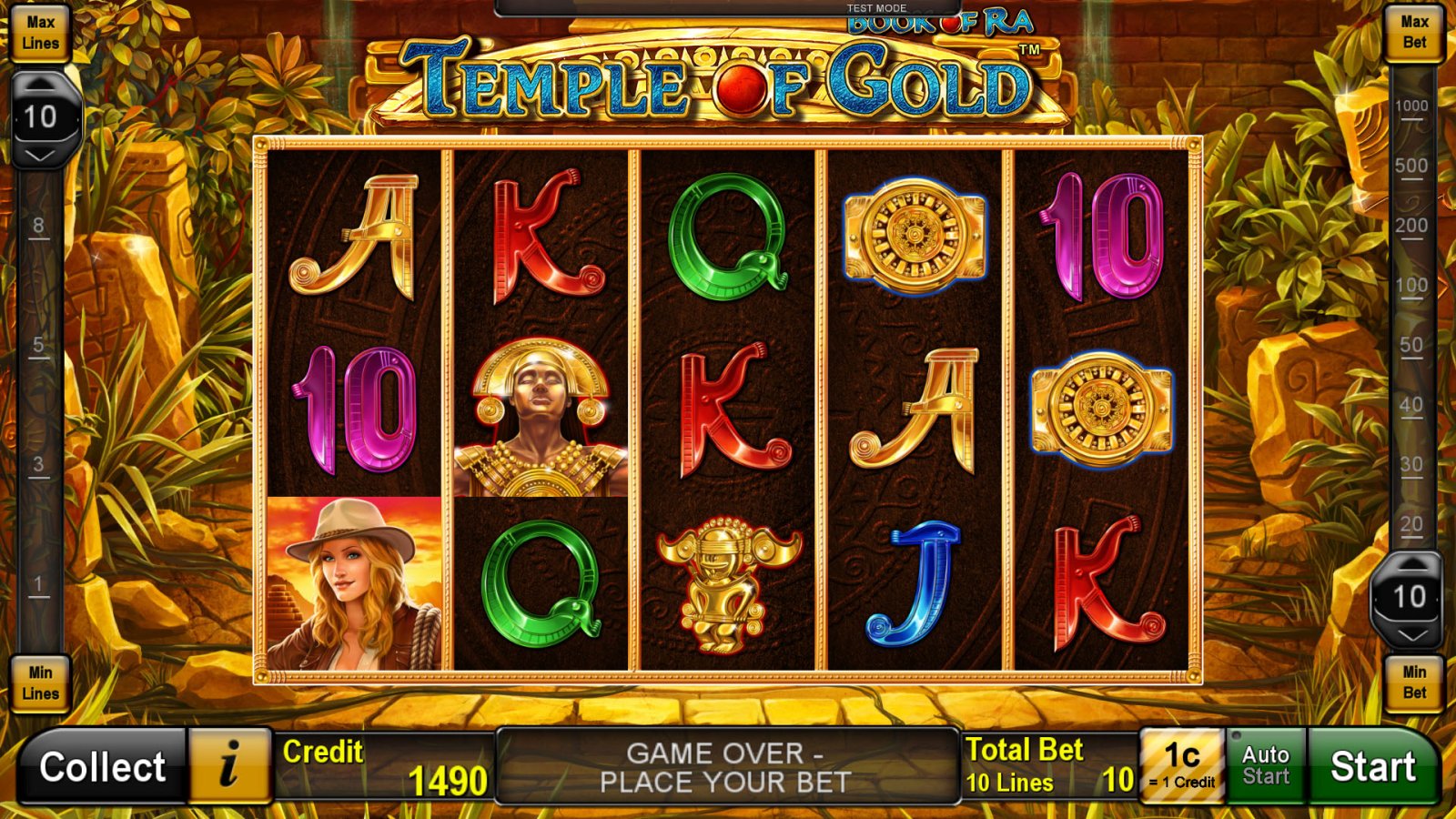Click the Max Bet button
This screenshot has height=819, width=1456.
coord(1415,31)
